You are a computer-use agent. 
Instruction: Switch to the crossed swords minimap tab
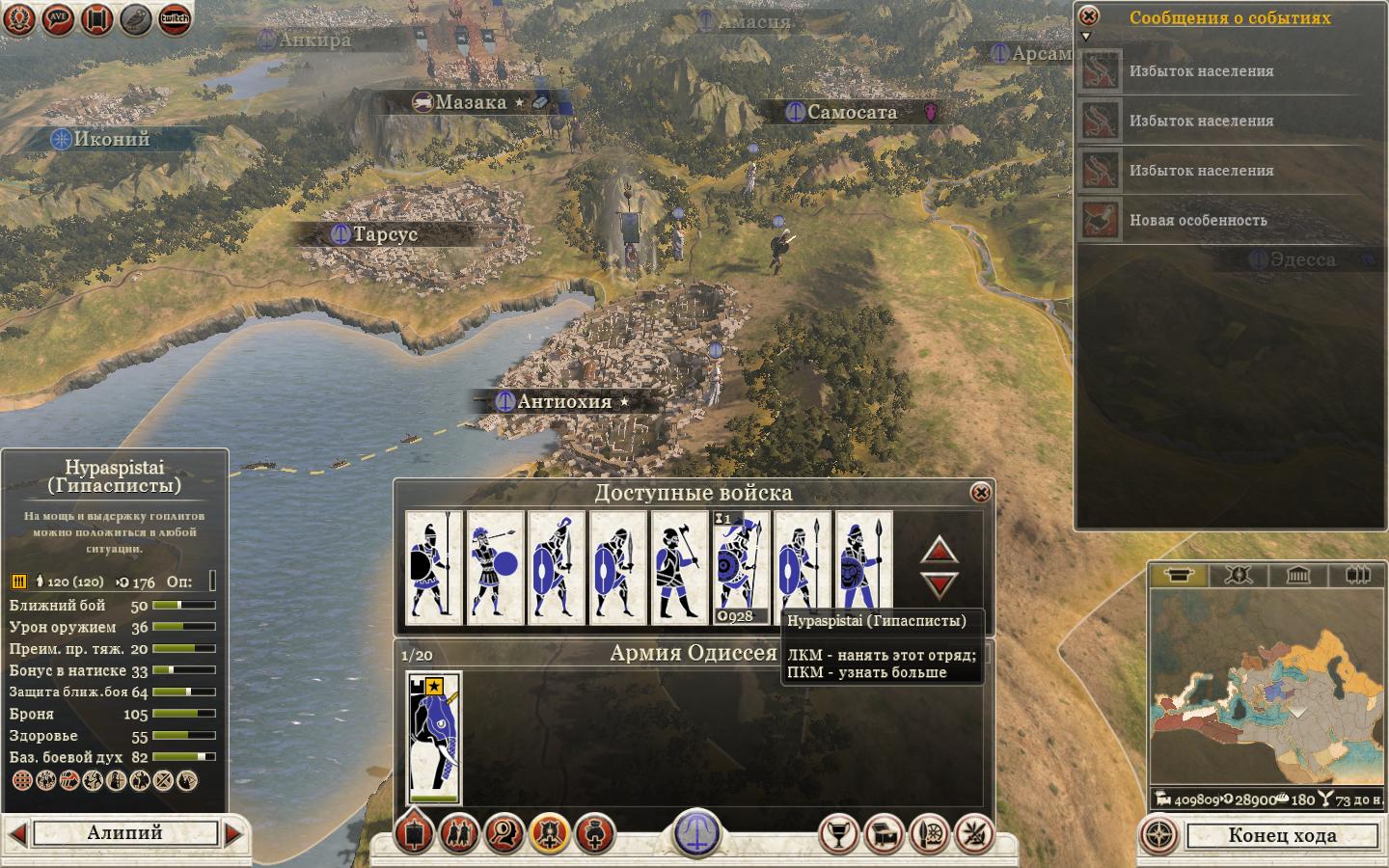(1239, 576)
